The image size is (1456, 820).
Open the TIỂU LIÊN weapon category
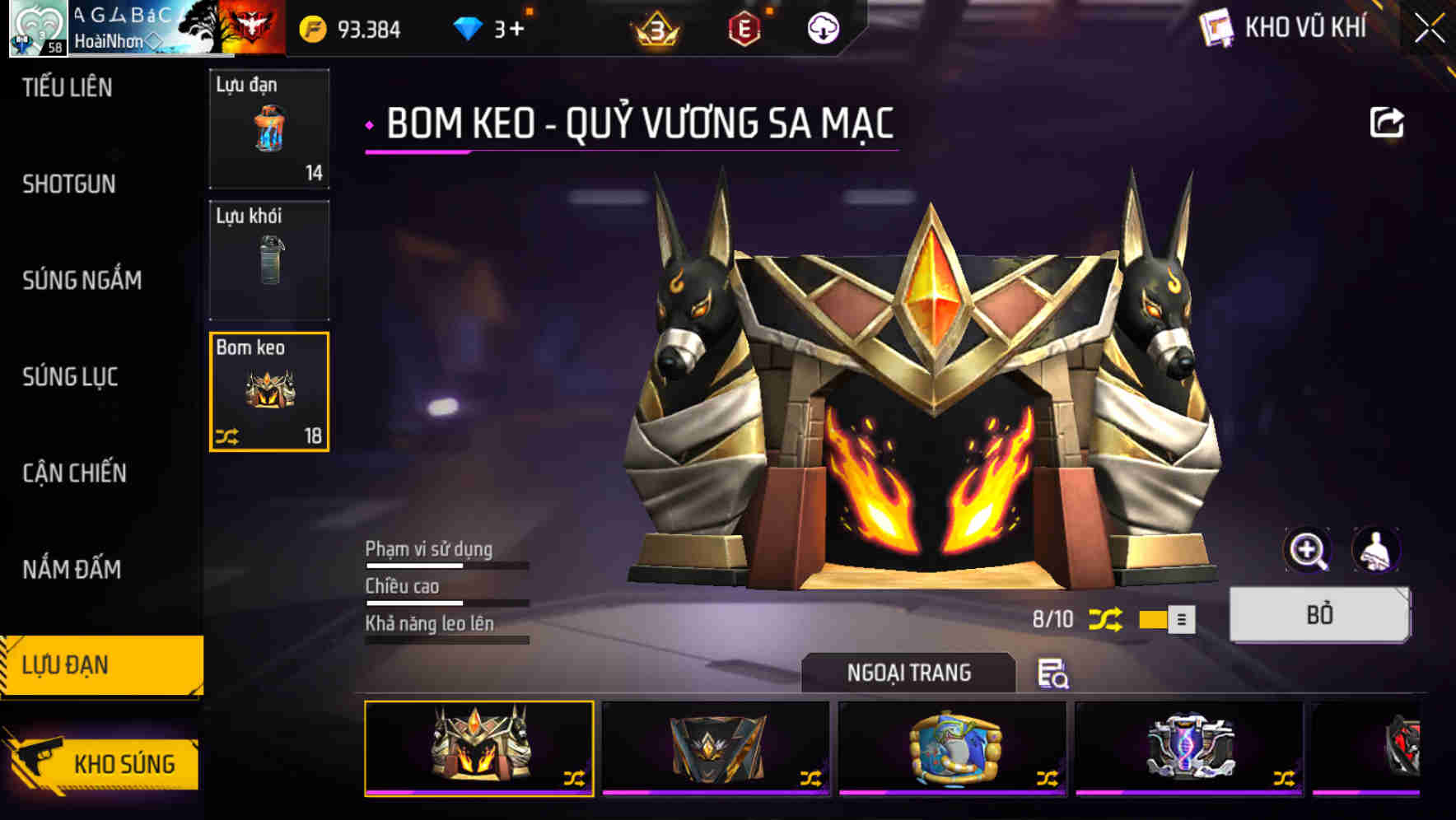point(68,87)
